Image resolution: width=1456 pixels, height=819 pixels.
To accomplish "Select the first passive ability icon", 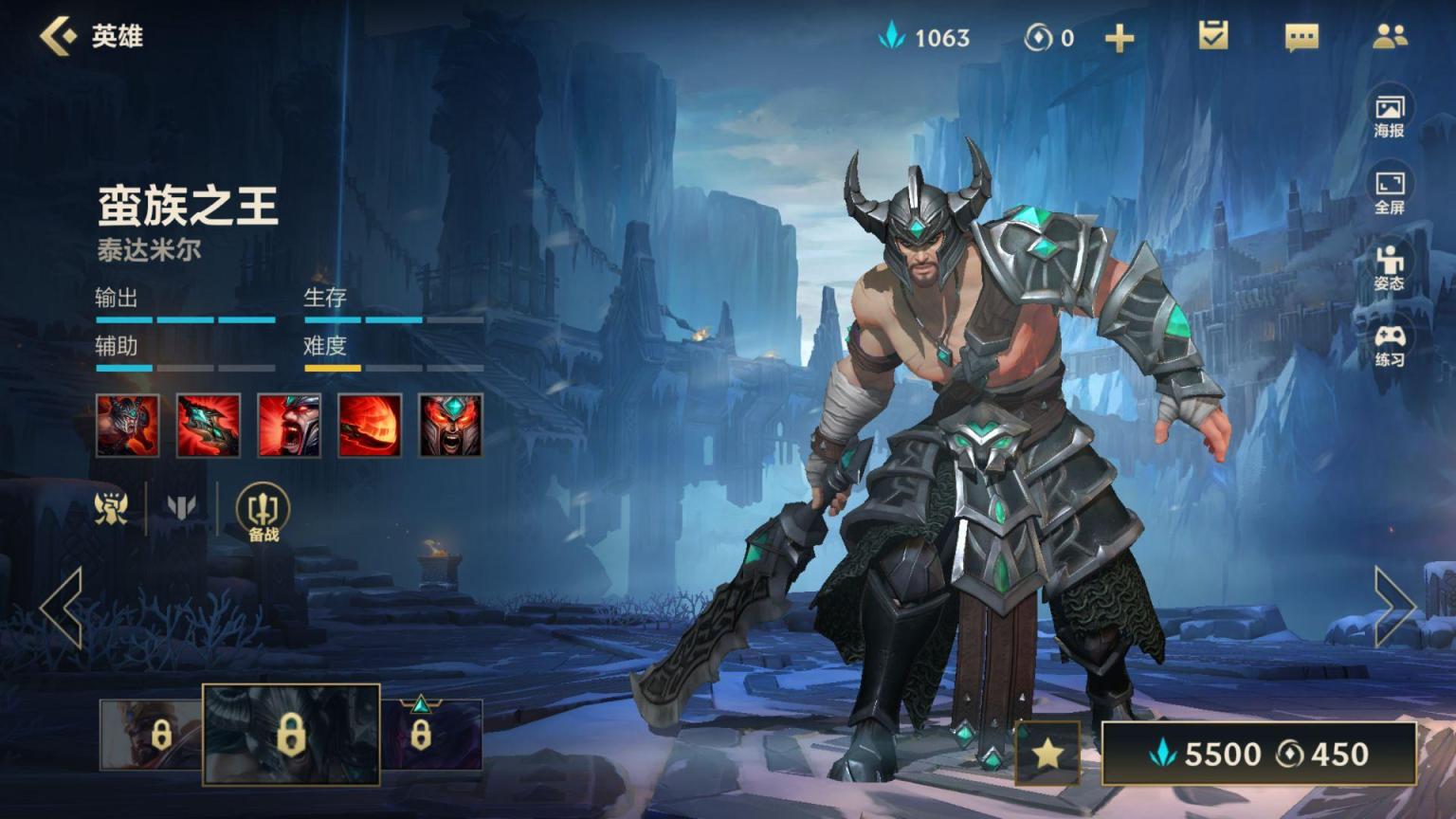I will (128, 426).
